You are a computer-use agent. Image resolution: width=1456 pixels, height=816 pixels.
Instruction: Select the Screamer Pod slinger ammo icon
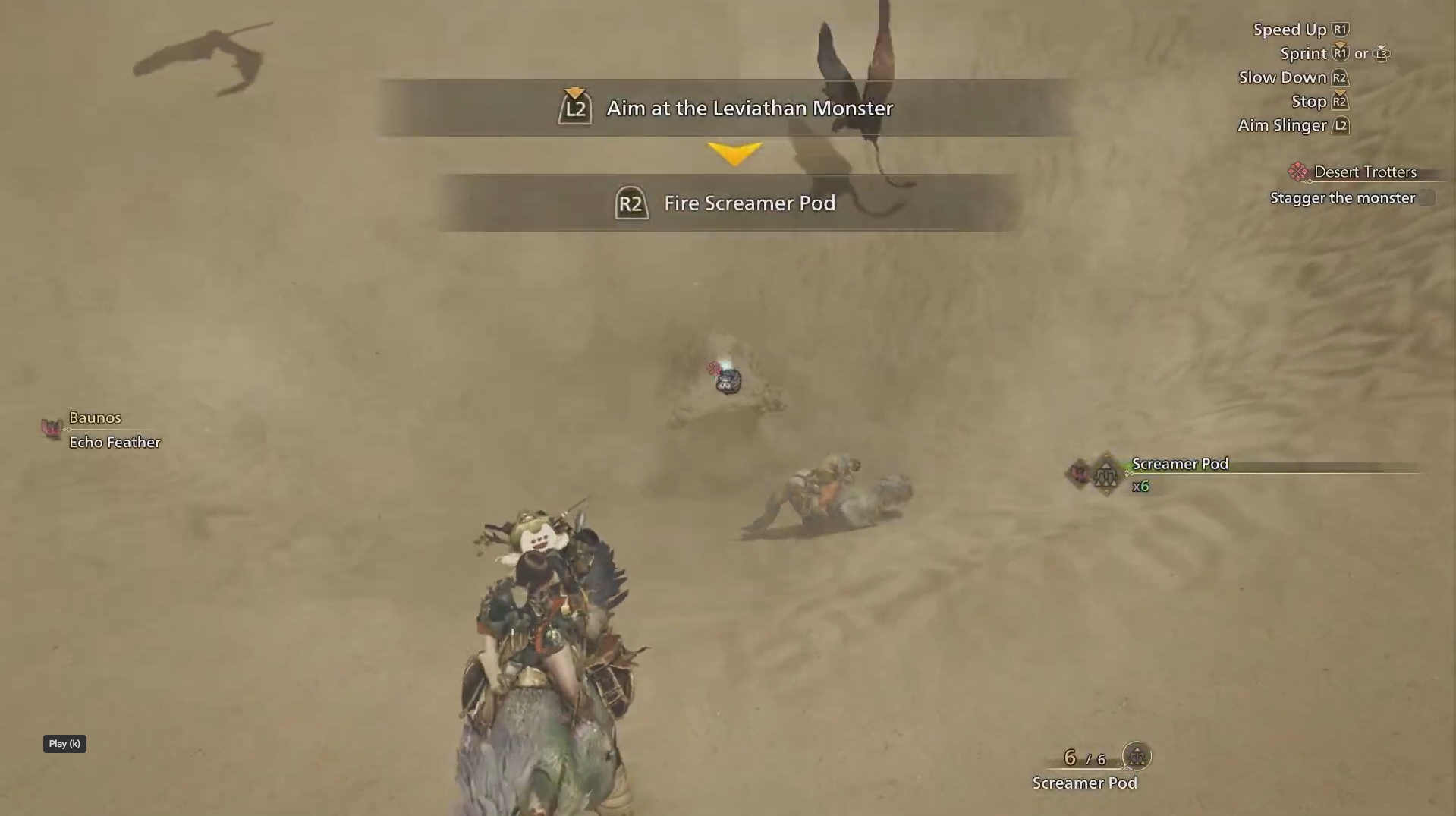click(1105, 475)
